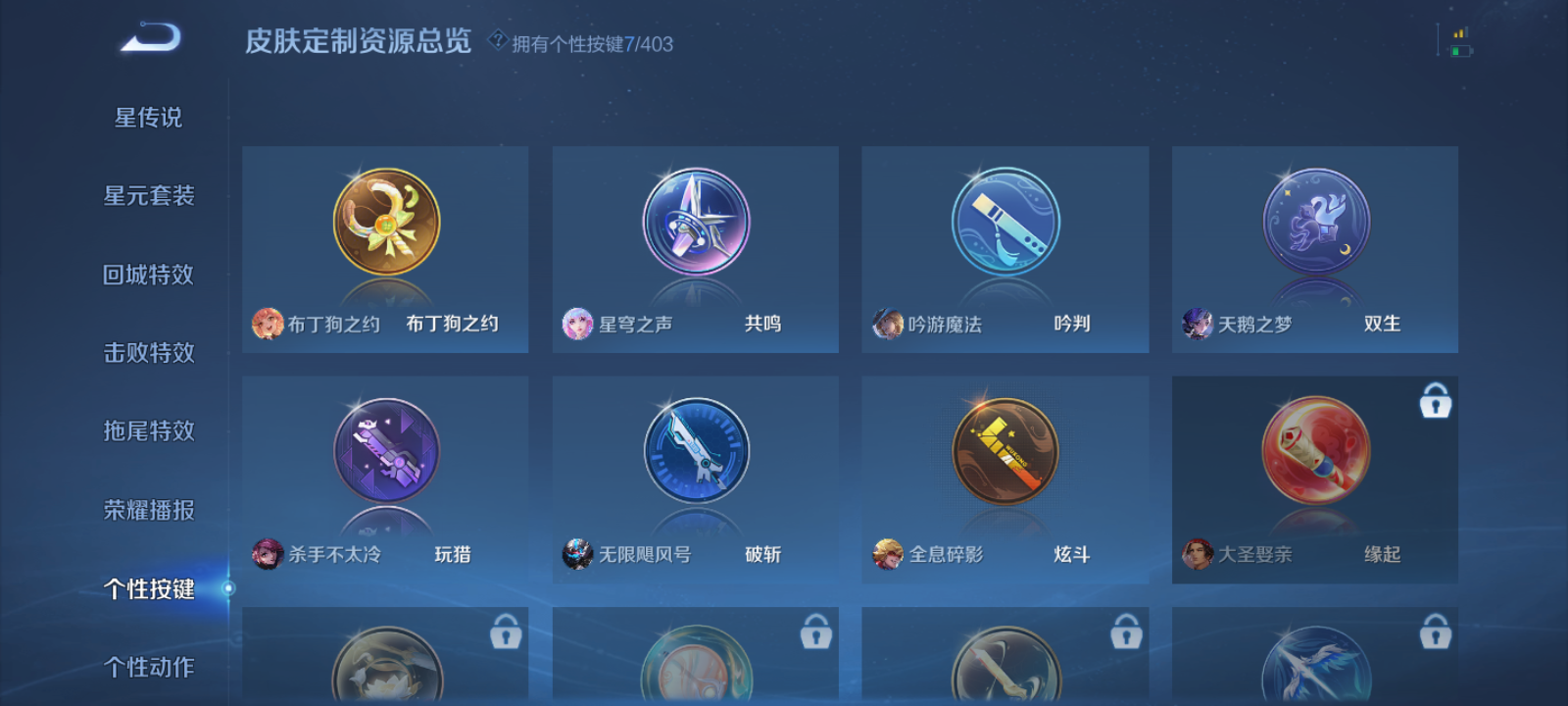Viewport: 1568px width, 706px height.
Task: Select the 共鸣 button from 星穹之声
Action: [694, 224]
